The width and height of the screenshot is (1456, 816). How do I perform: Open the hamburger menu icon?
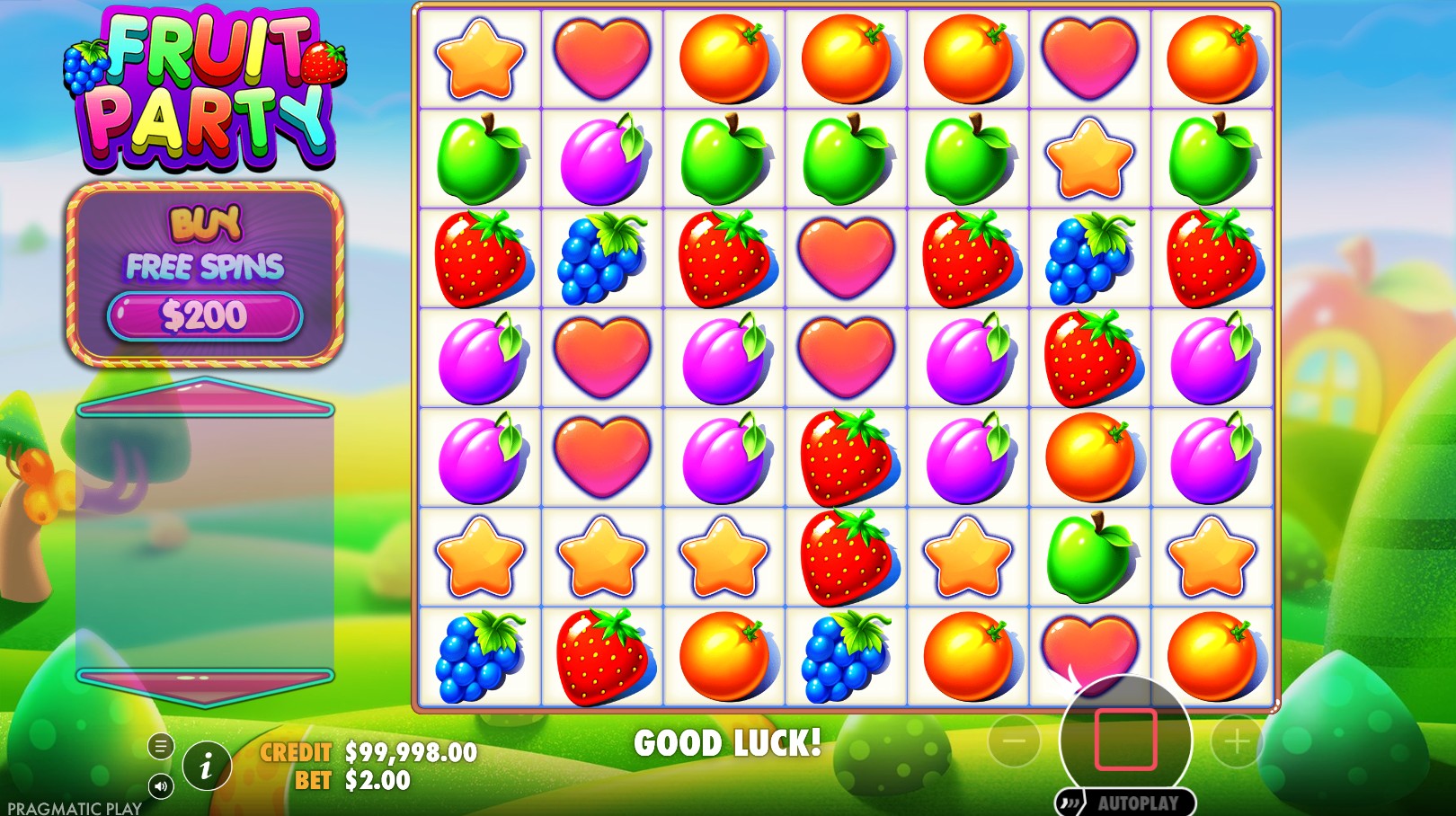point(161,746)
